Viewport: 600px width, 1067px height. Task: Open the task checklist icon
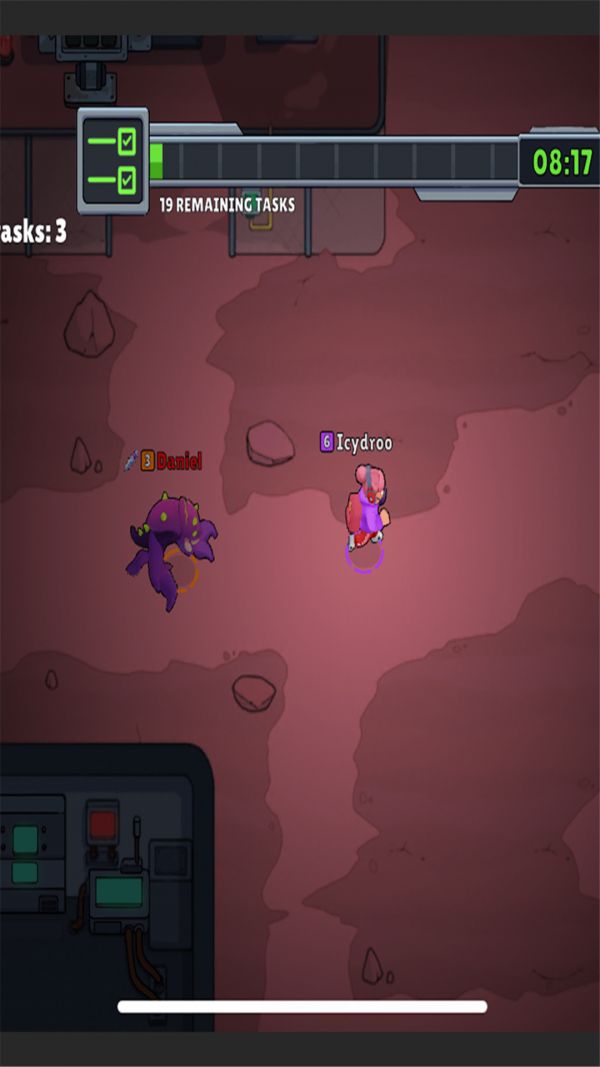point(113,161)
